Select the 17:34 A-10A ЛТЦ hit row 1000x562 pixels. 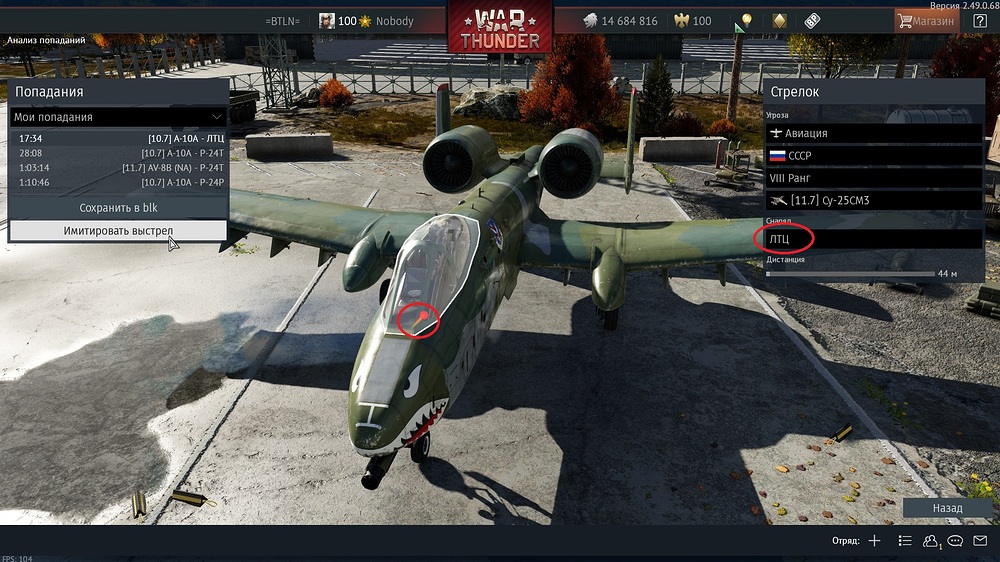120,138
